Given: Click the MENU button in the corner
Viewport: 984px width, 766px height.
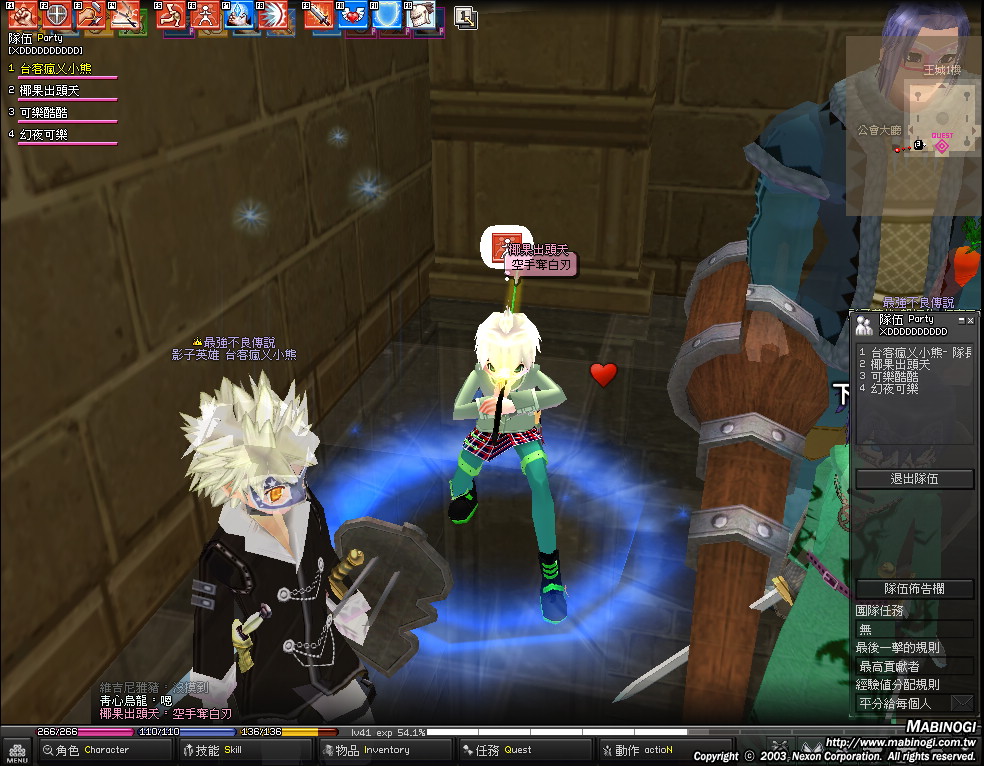Looking at the screenshot, I should 16,751.
